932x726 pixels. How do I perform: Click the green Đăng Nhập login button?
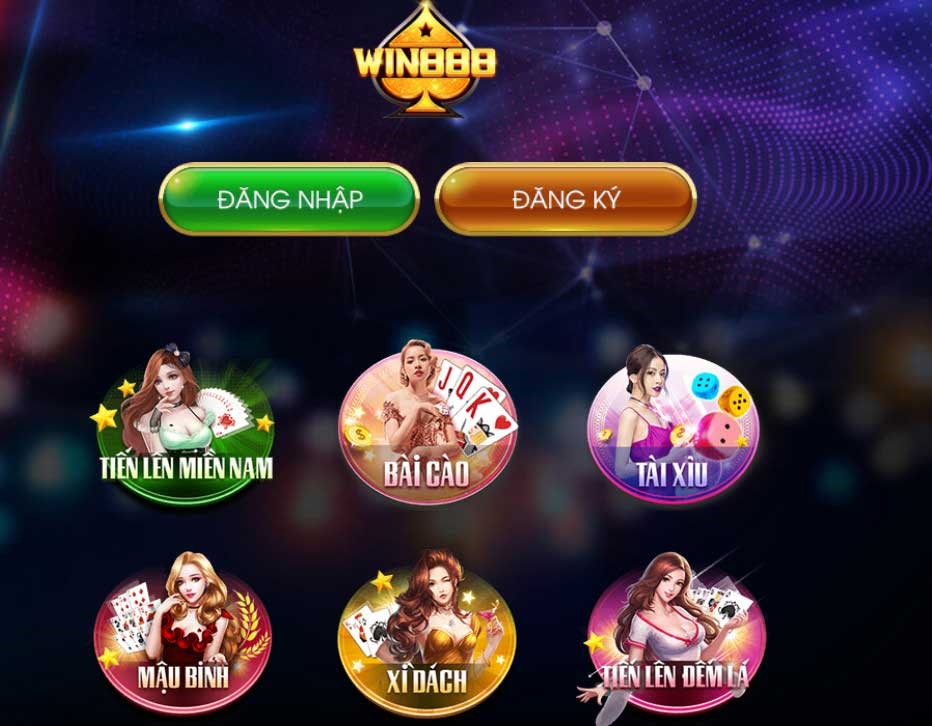288,198
